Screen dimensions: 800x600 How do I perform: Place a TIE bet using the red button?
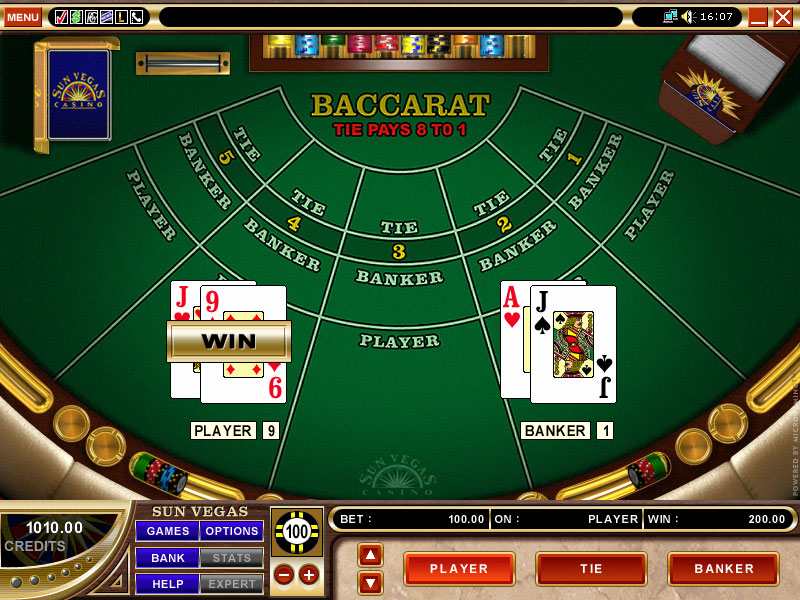(x=591, y=569)
